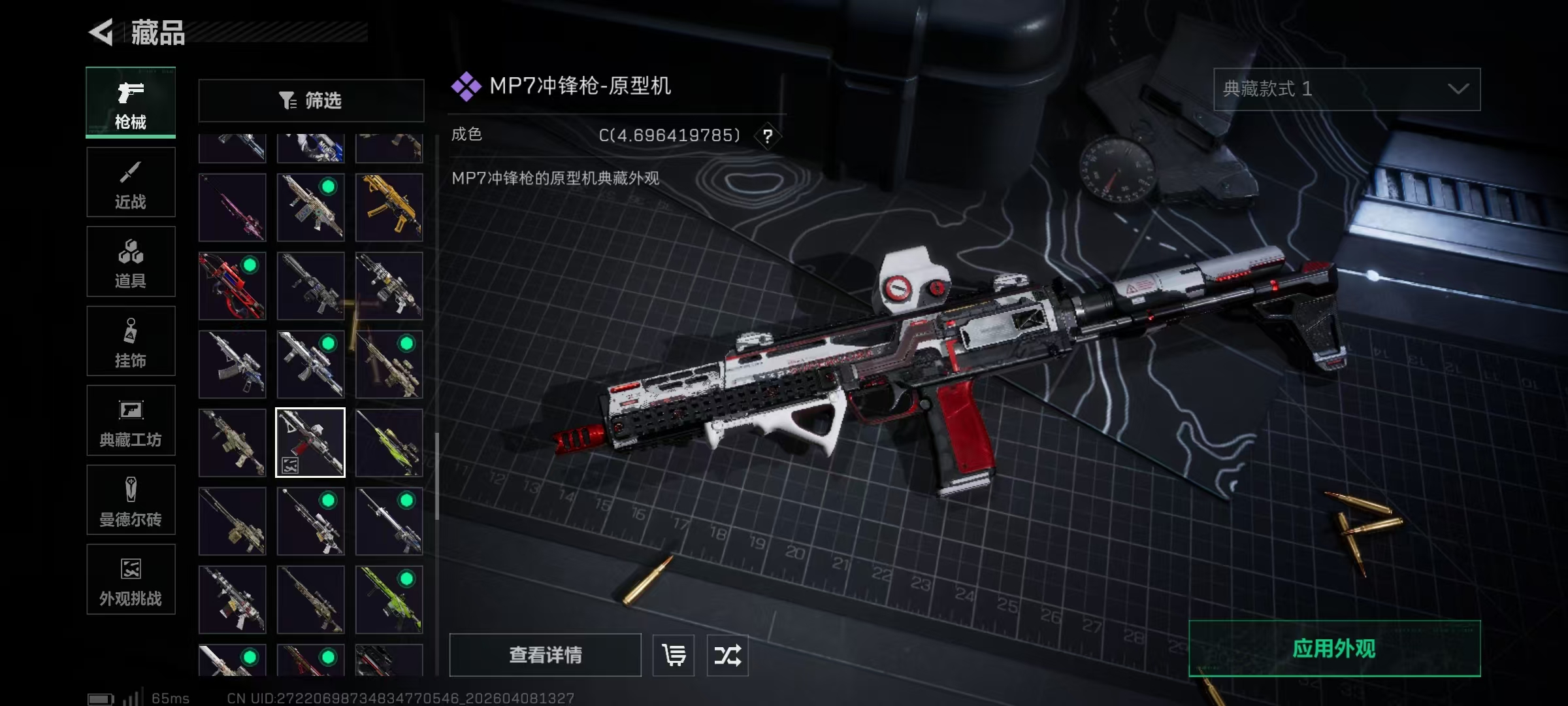
Task: Open the 筛选 filter button
Action: [311, 100]
